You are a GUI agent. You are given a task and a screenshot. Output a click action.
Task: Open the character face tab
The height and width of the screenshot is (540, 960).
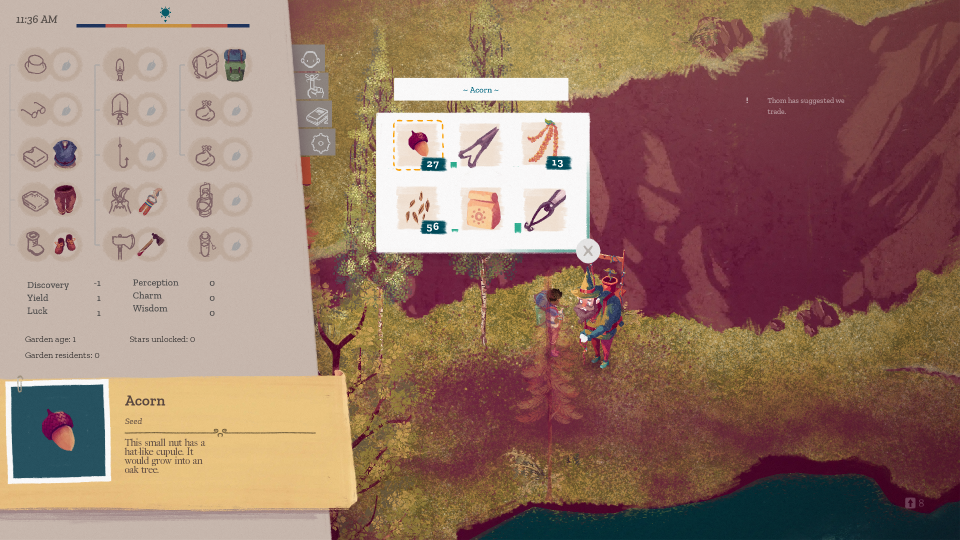click(311, 59)
